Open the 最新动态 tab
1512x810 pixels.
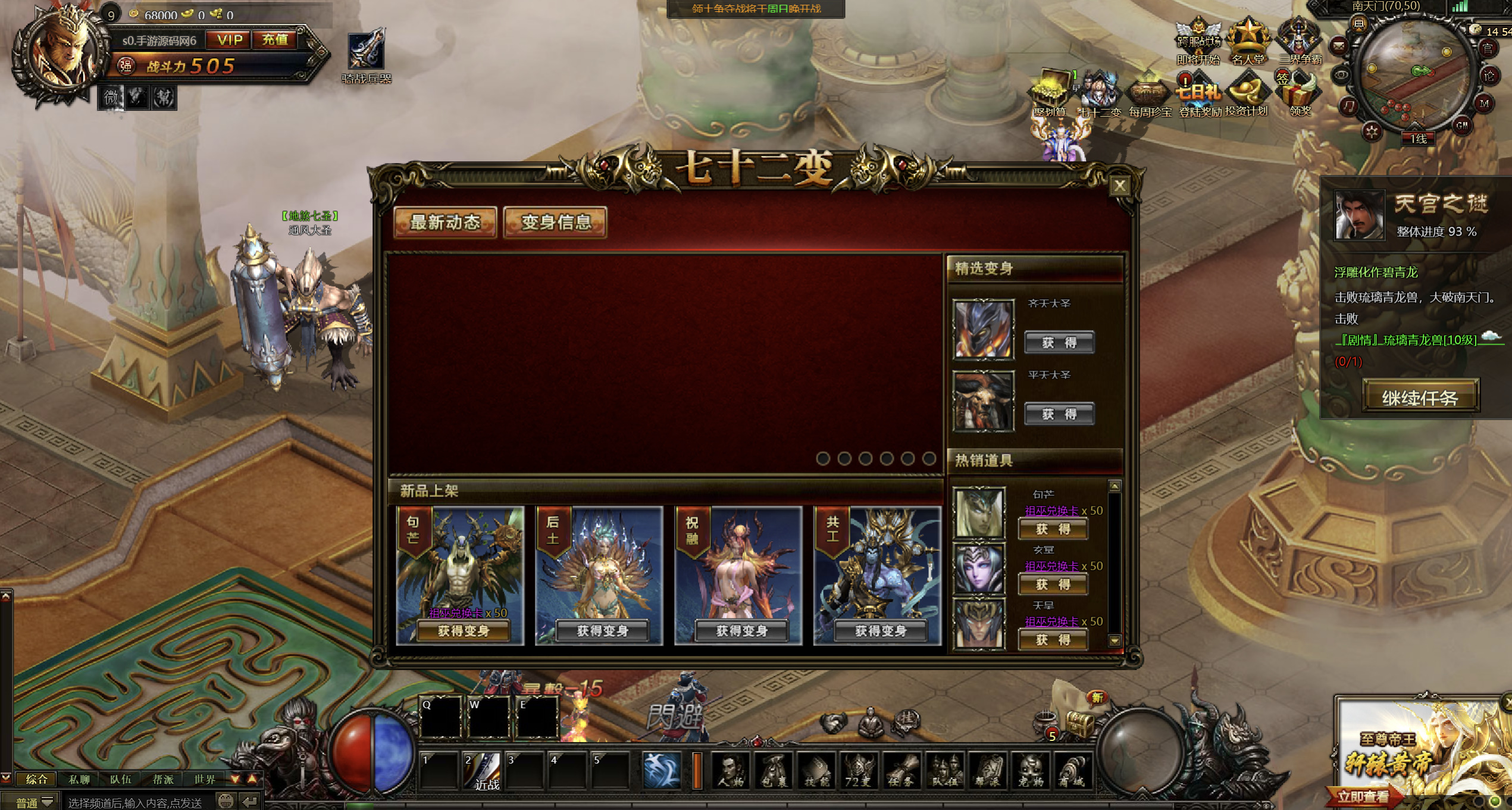445,223
